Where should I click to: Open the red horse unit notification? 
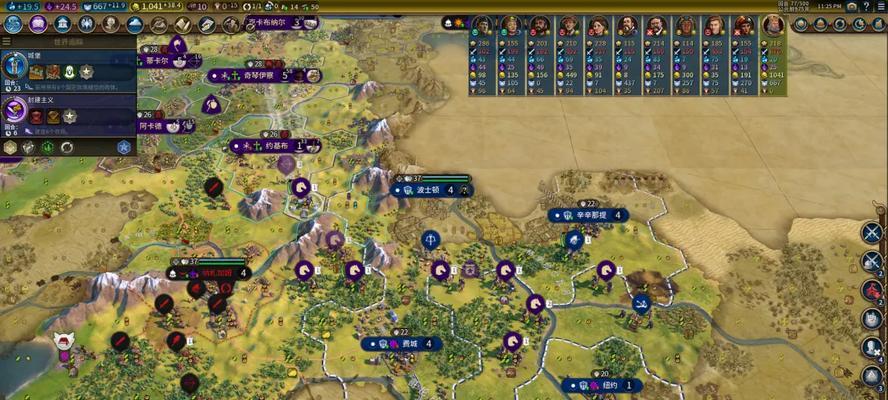click(x=871, y=290)
